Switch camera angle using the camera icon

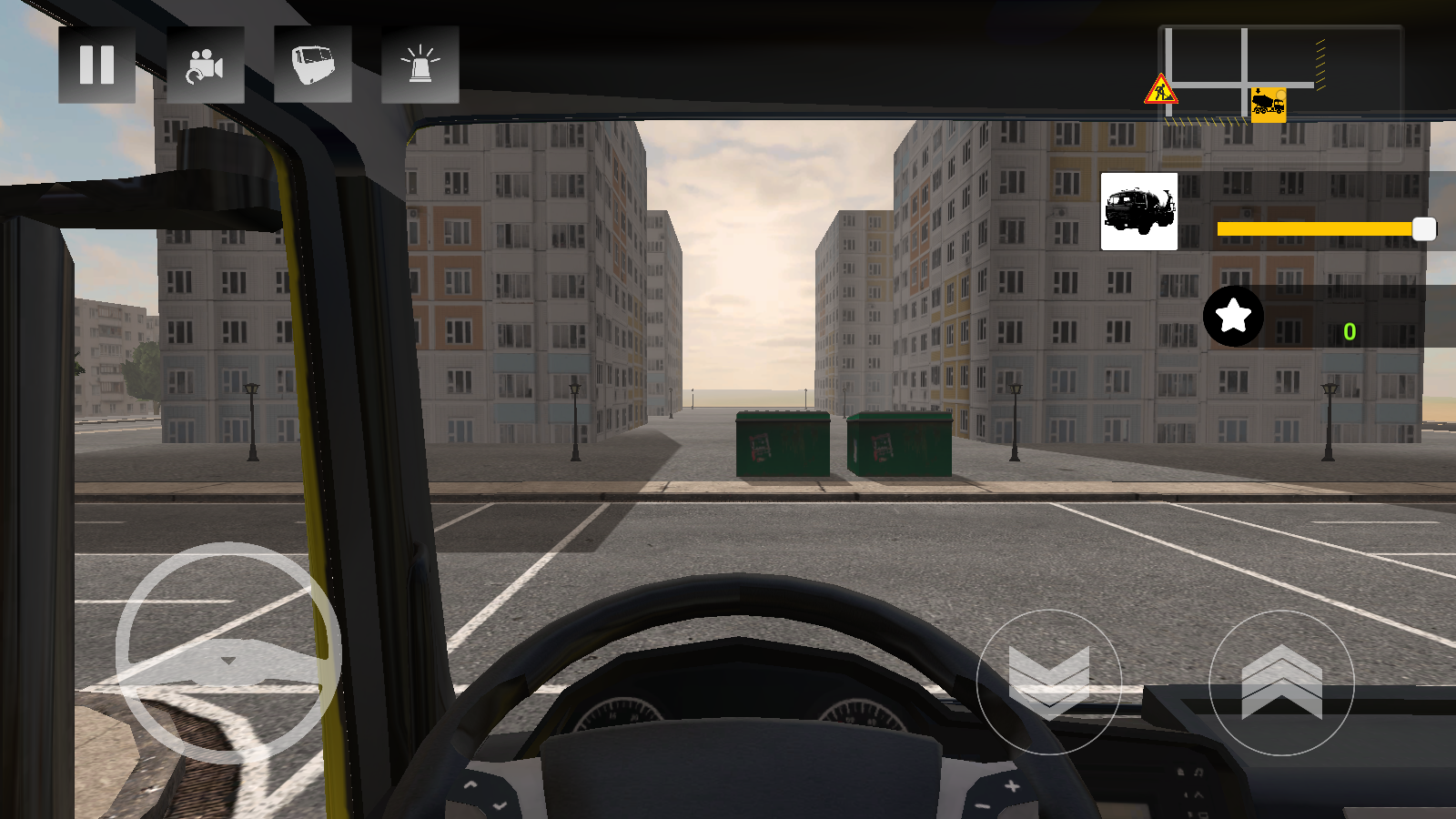205,66
